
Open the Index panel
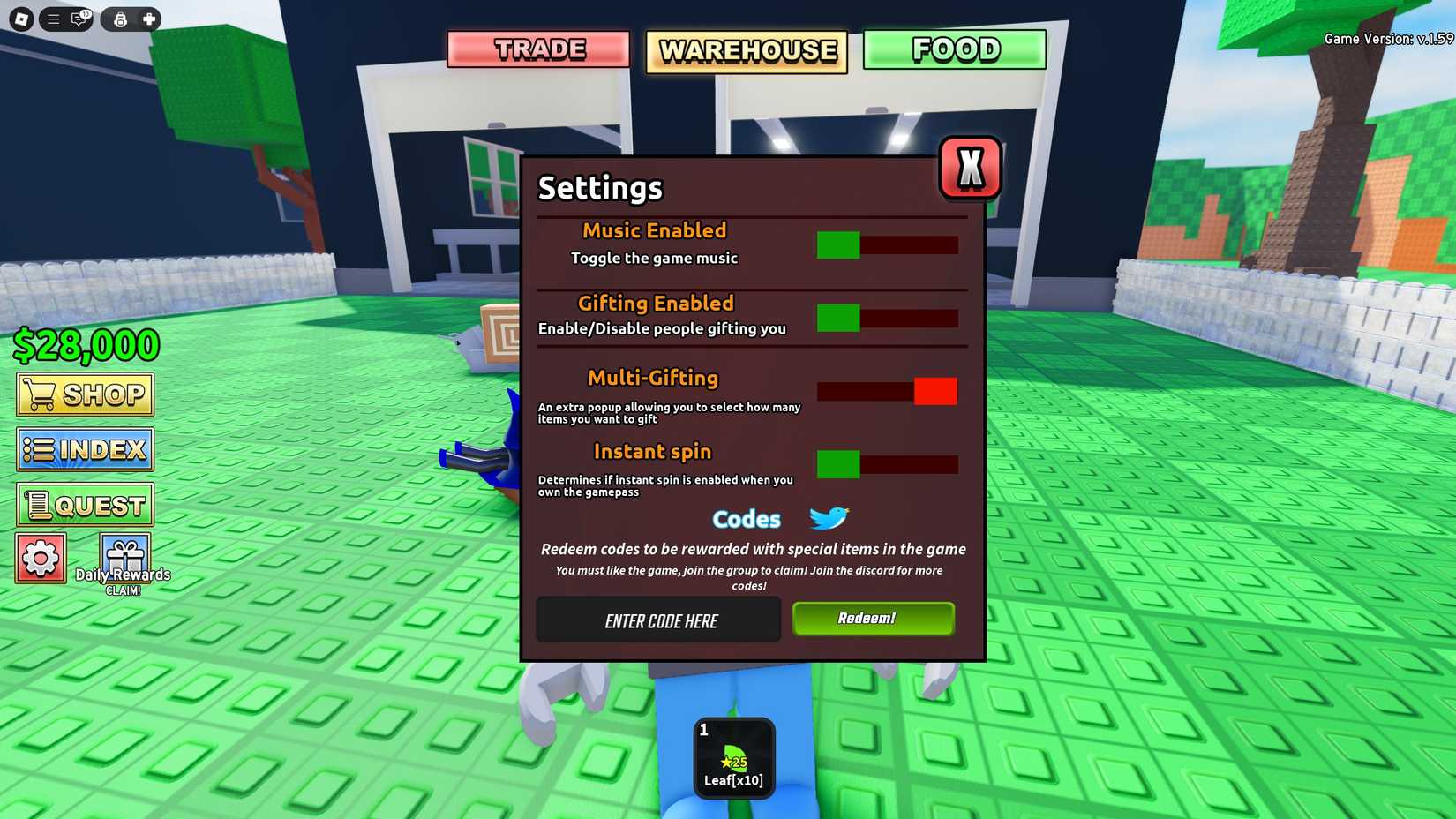[x=84, y=449]
